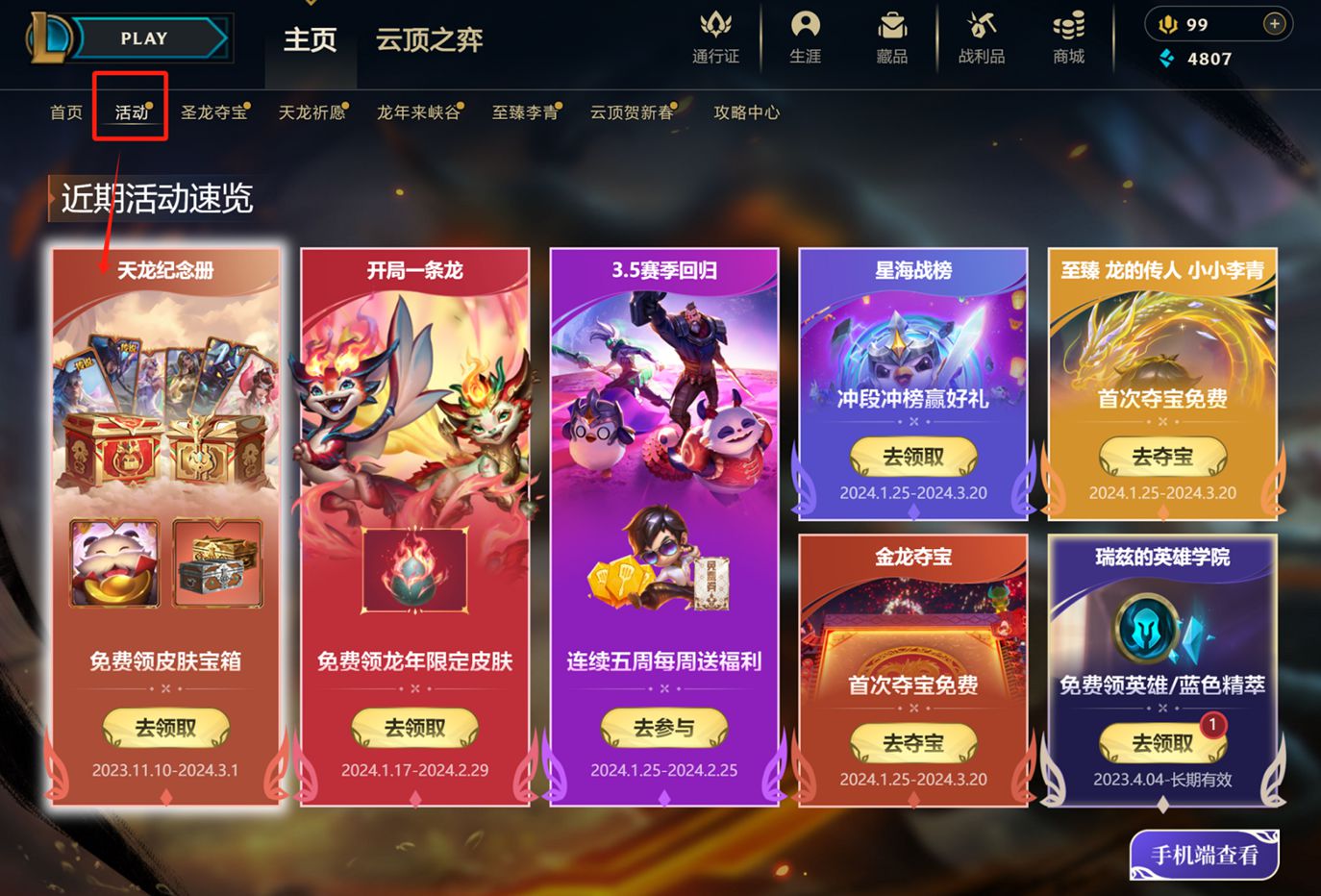
Task: Click 去夺宝 on 金龙夺宝 card
Action: (911, 743)
